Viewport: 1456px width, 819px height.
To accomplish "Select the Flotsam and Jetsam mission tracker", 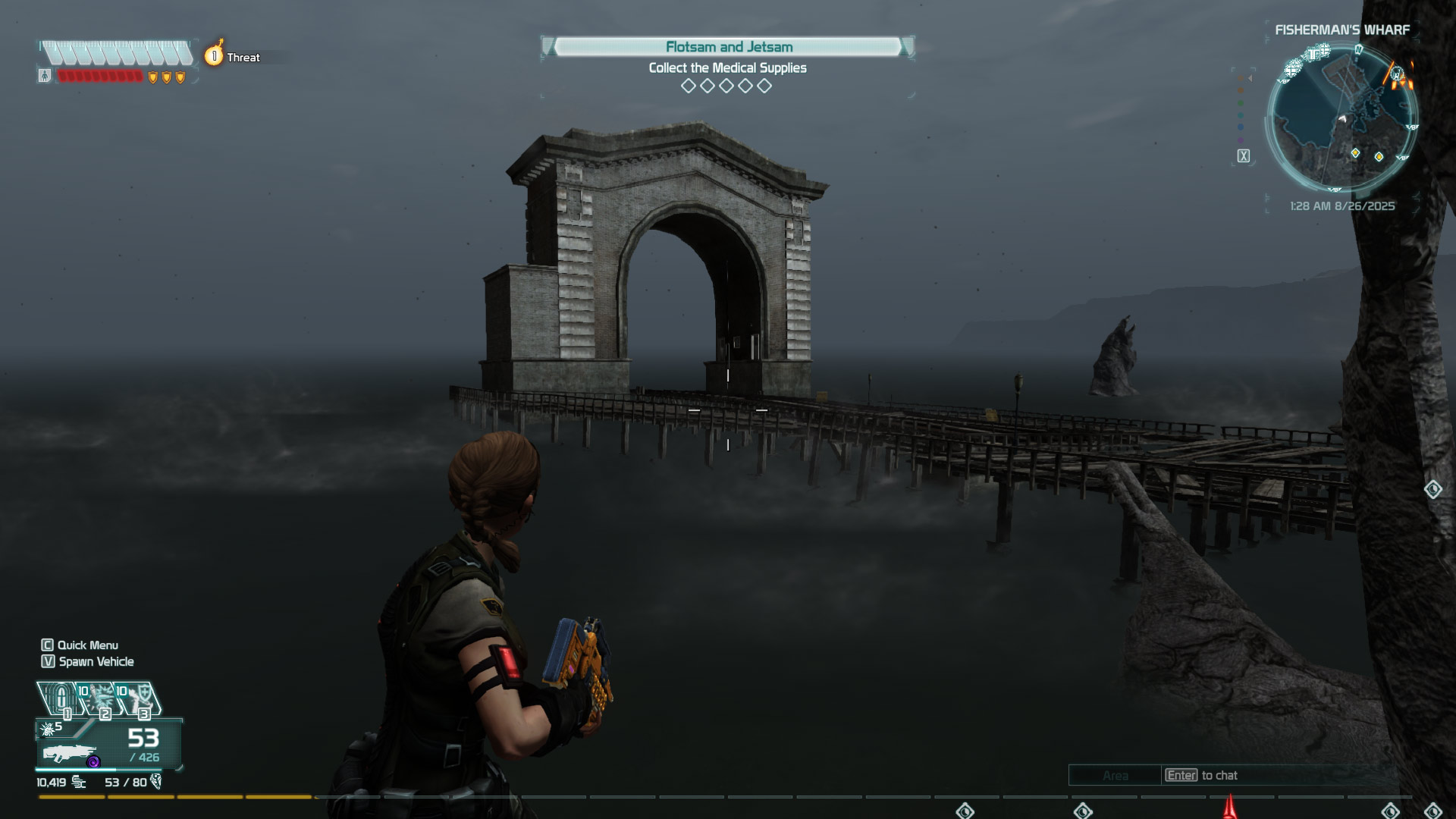I will pos(728,47).
